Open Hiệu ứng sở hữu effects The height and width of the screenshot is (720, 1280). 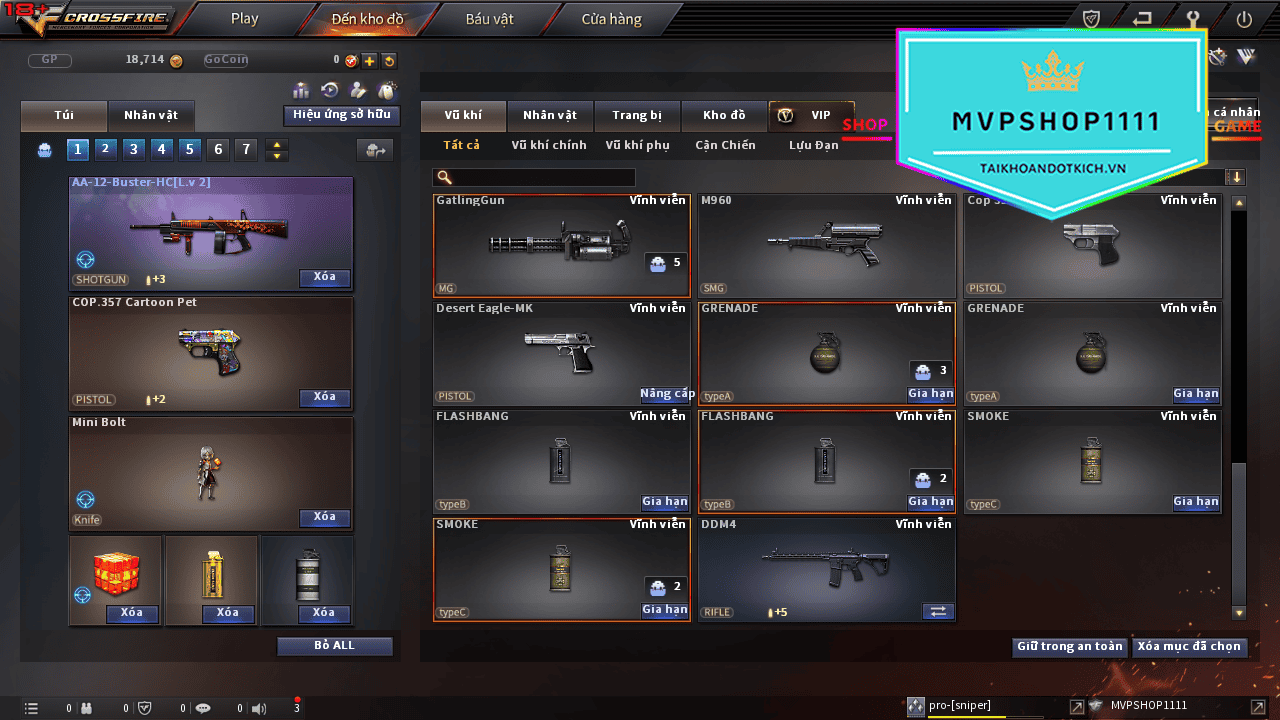341,115
